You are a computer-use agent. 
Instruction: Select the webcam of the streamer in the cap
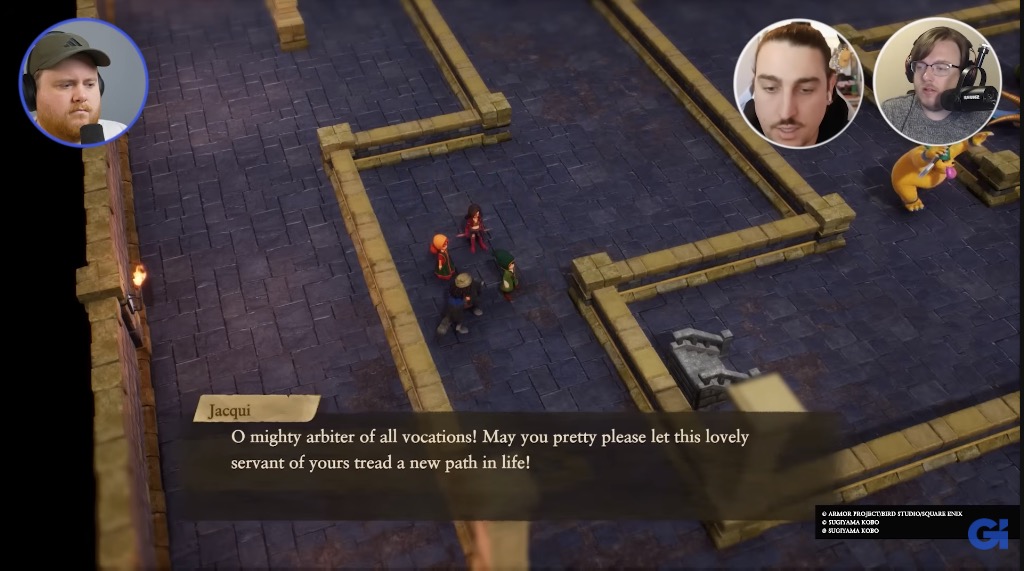coord(83,83)
